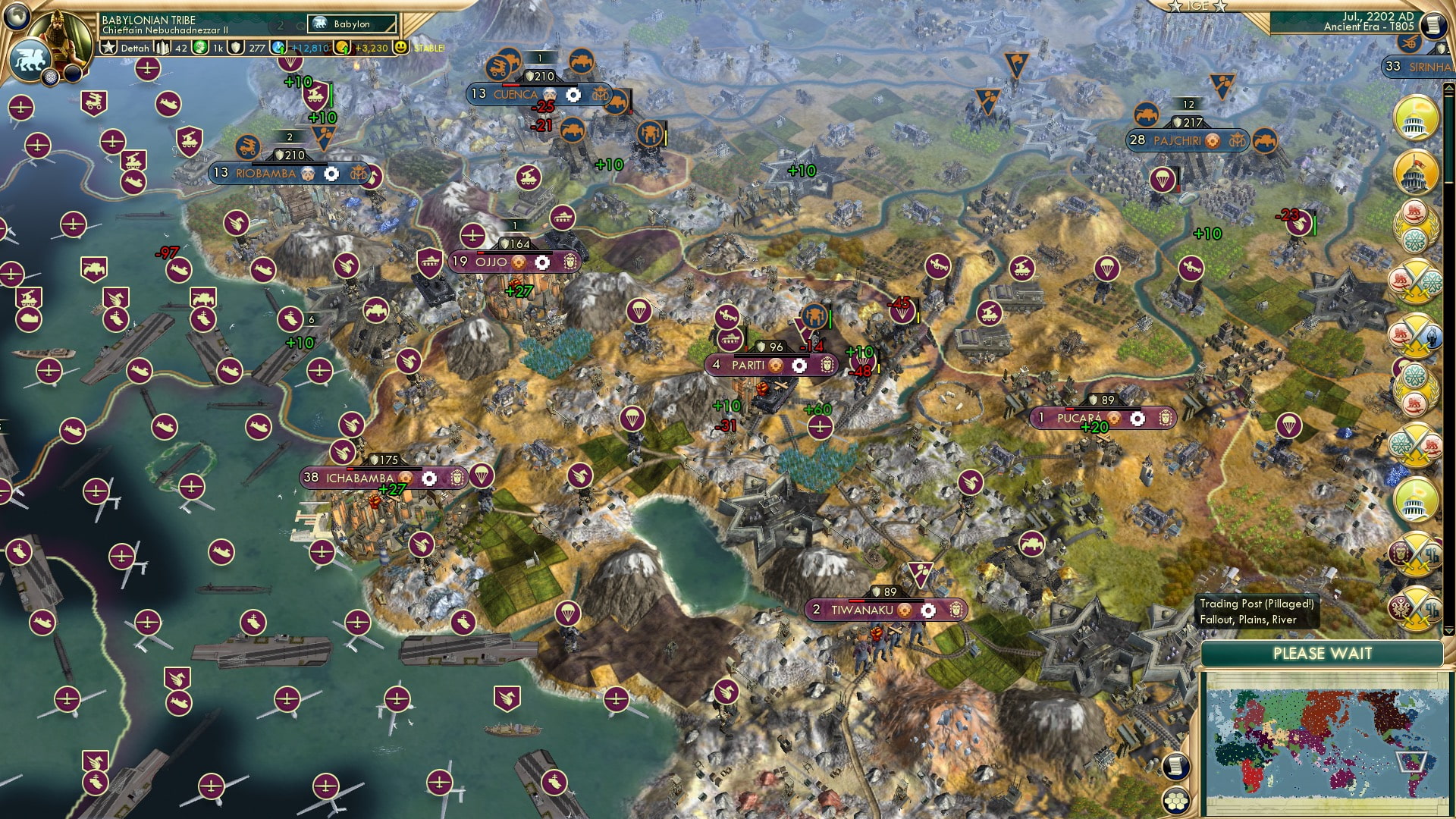The height and width of the screenshot is (819, 1456).
Task: Expand the chevron below the SIRINHA notification
Action: (1448, 89)
